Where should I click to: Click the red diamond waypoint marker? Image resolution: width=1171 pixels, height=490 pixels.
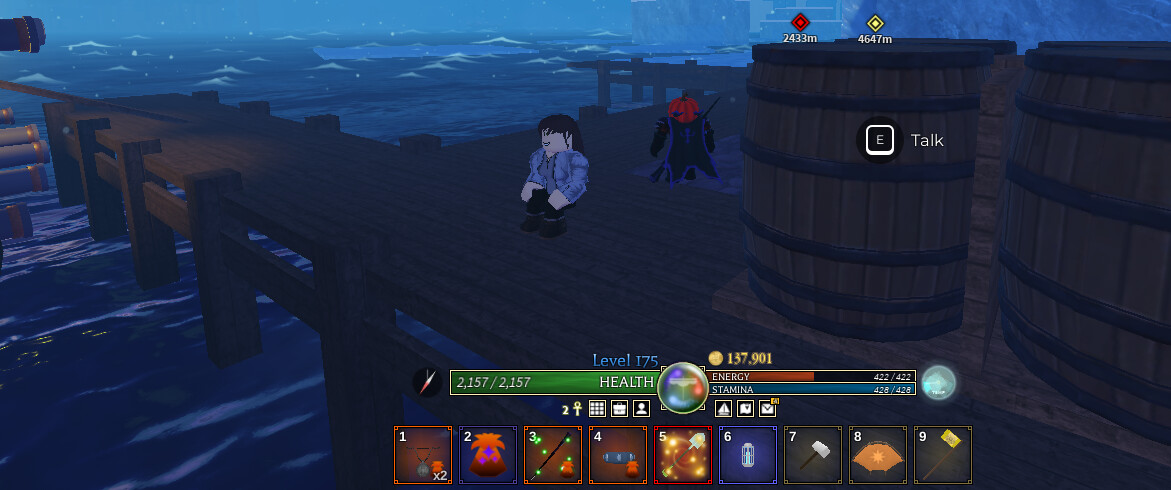click(x=800, y=22)
